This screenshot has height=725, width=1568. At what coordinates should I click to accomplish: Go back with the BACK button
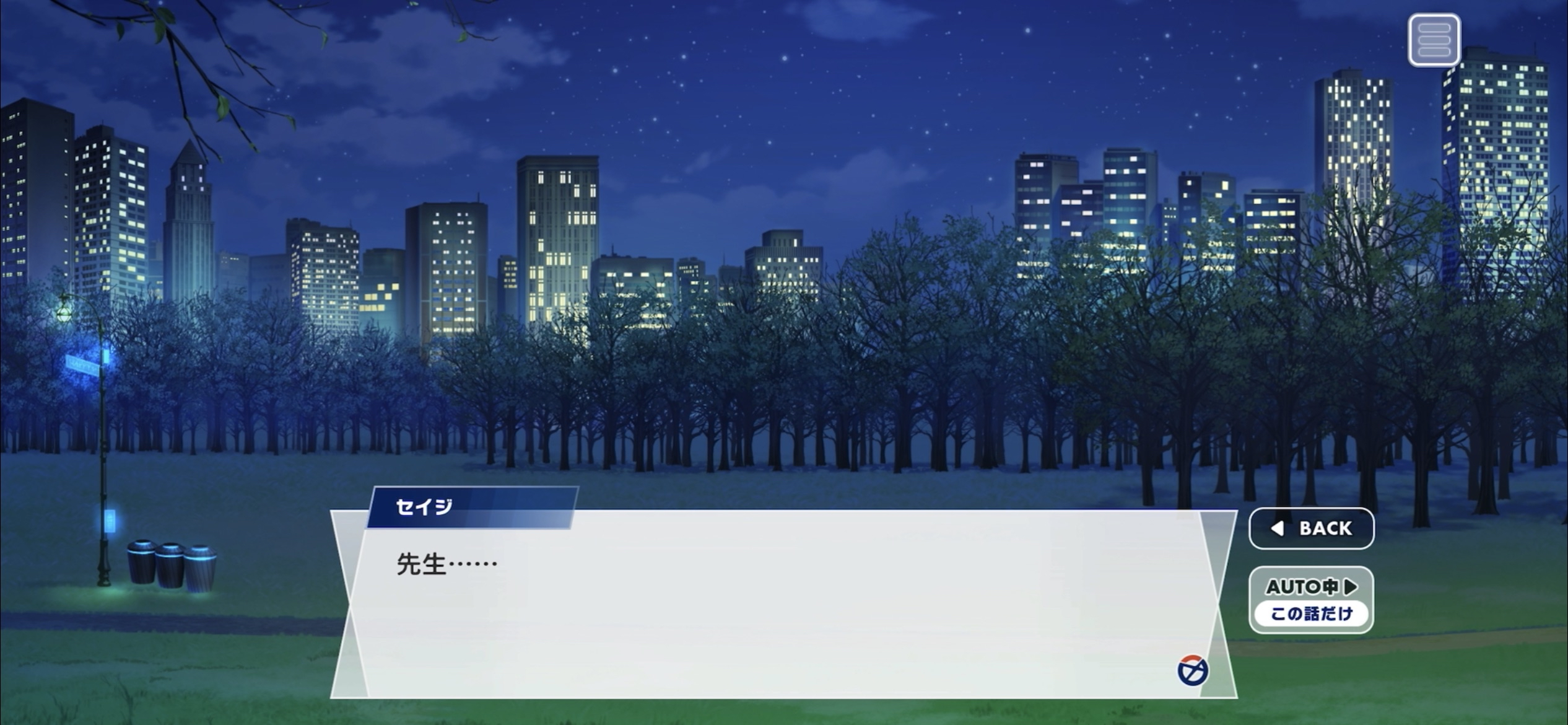coord(1311,529)
